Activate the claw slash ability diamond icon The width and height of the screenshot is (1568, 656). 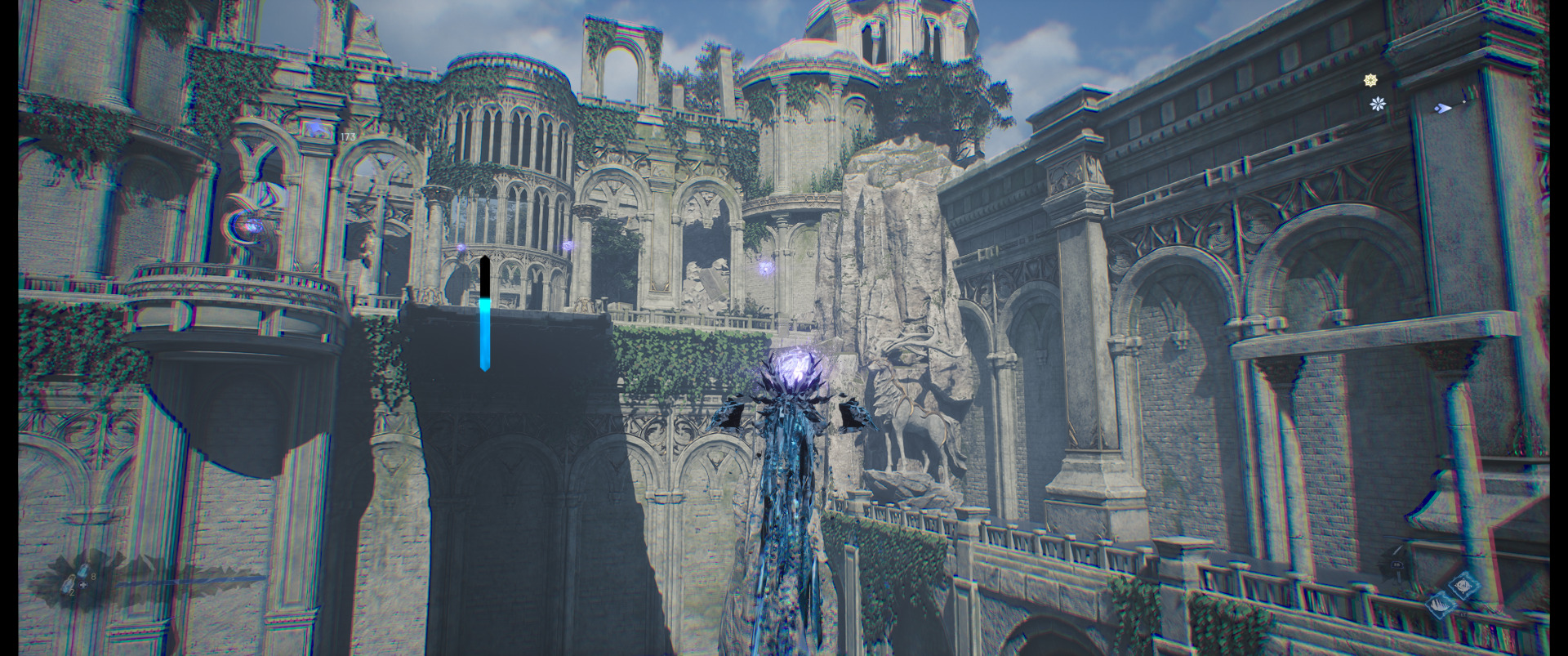tap(1439, 605)
